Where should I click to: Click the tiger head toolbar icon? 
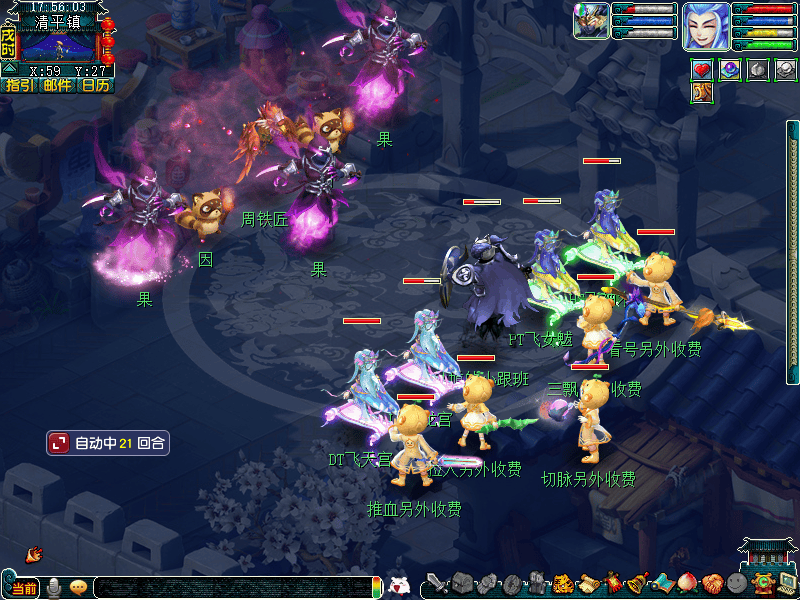(563, 583)
